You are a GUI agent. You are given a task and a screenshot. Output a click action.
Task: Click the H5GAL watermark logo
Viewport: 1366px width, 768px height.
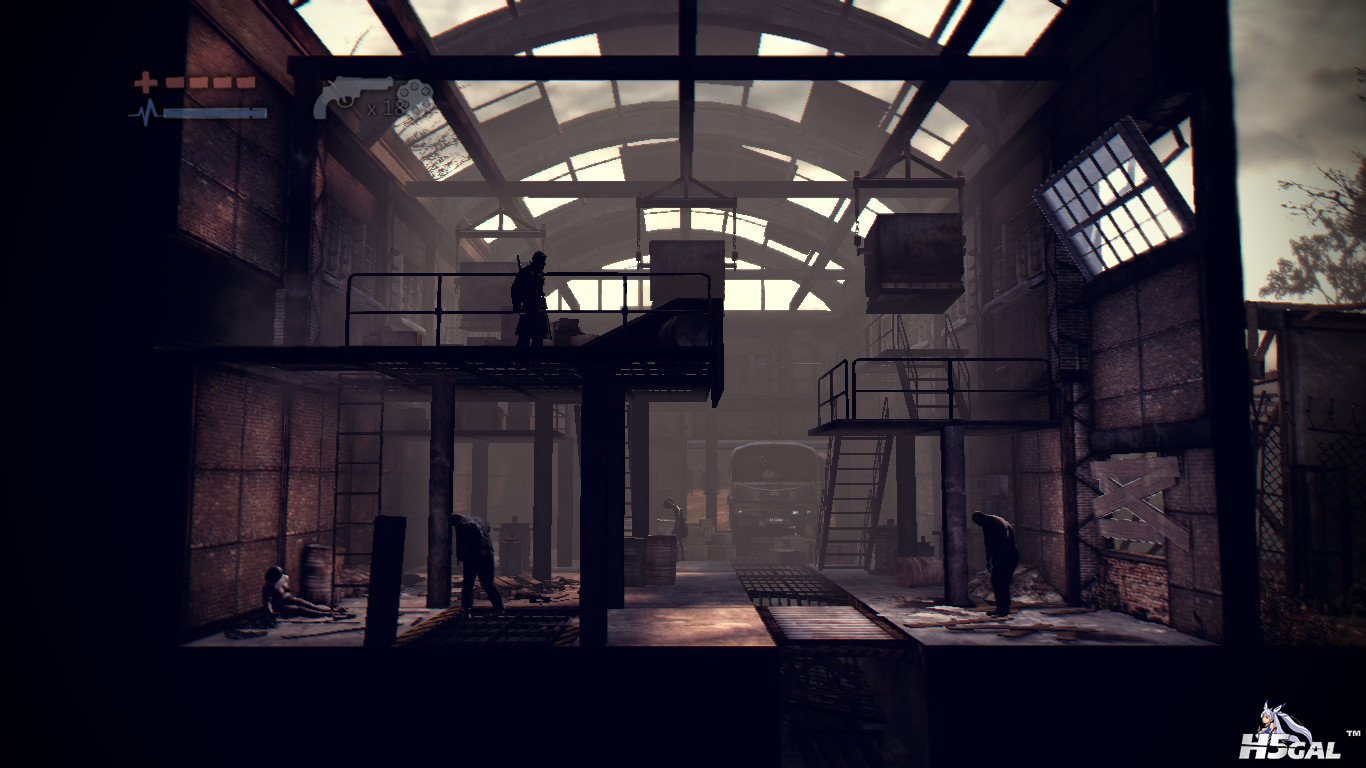click(1288, 737)
